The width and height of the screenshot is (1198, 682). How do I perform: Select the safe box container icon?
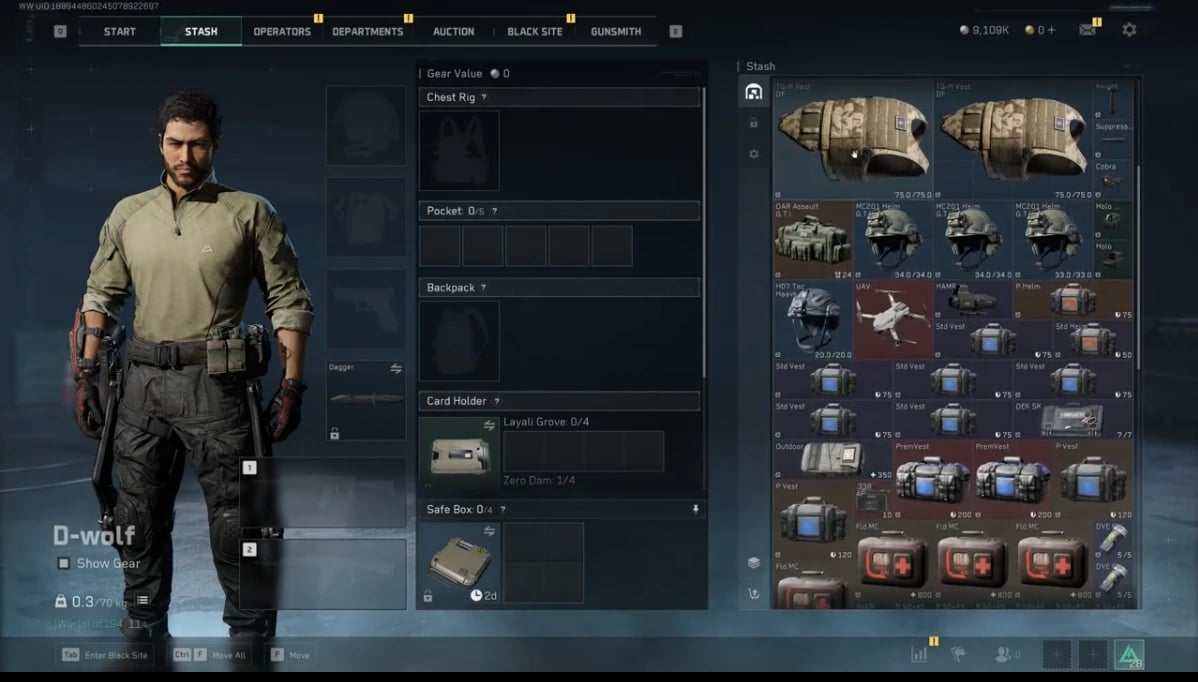pos(459,560)
